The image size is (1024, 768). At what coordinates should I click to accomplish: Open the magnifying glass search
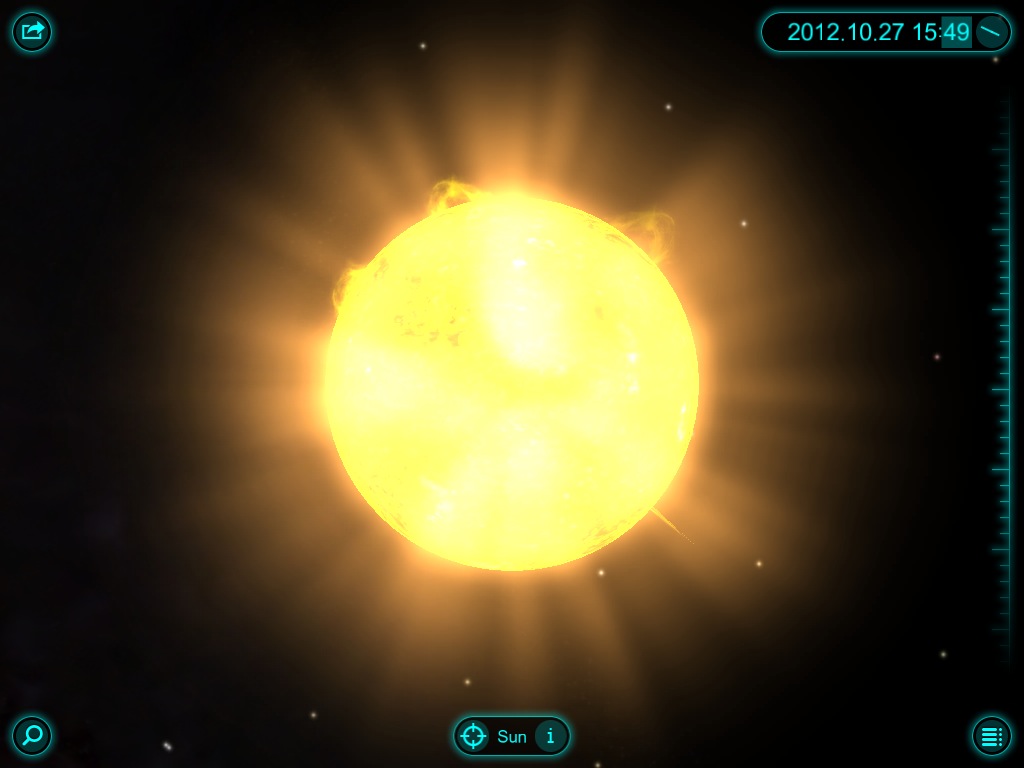coord(32,736)
